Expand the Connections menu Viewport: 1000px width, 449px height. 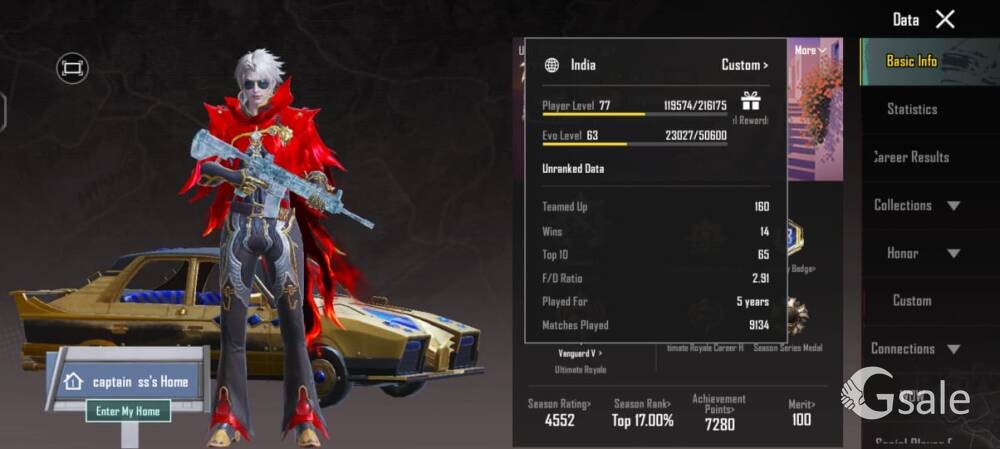[916, 348]
